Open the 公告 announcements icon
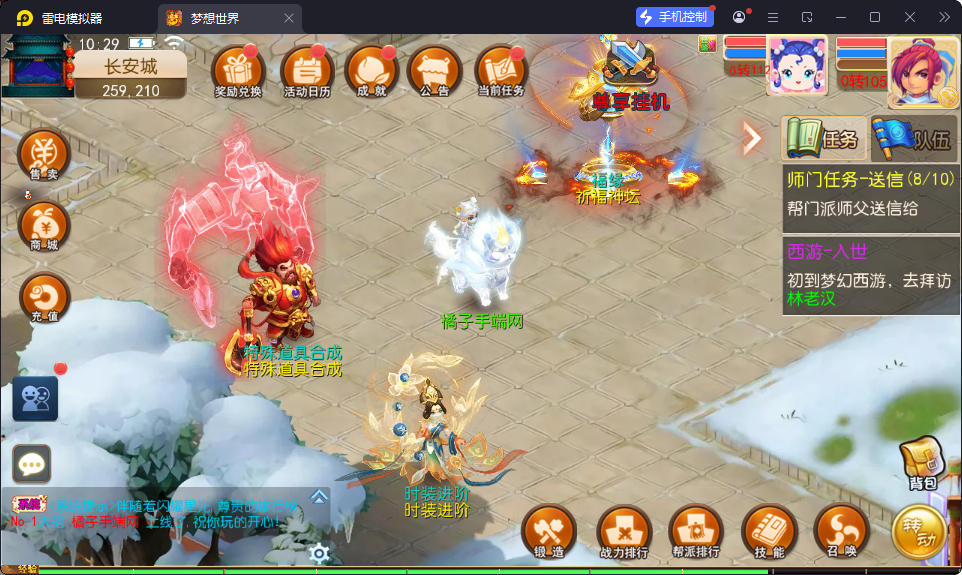The image size is (962, 575). point(435,71)
